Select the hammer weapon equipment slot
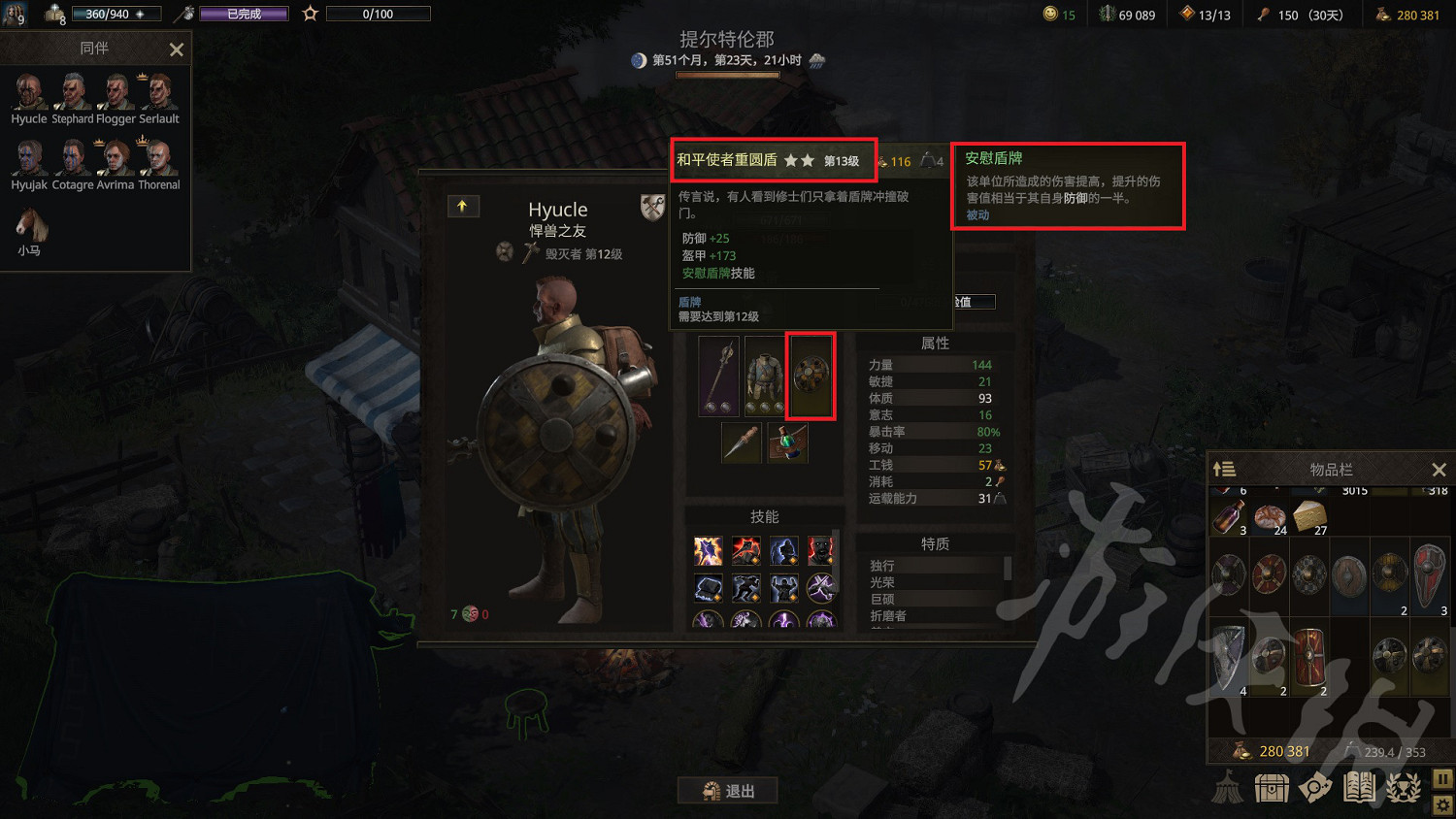The image size is (1456, 819). click(717, 377)
